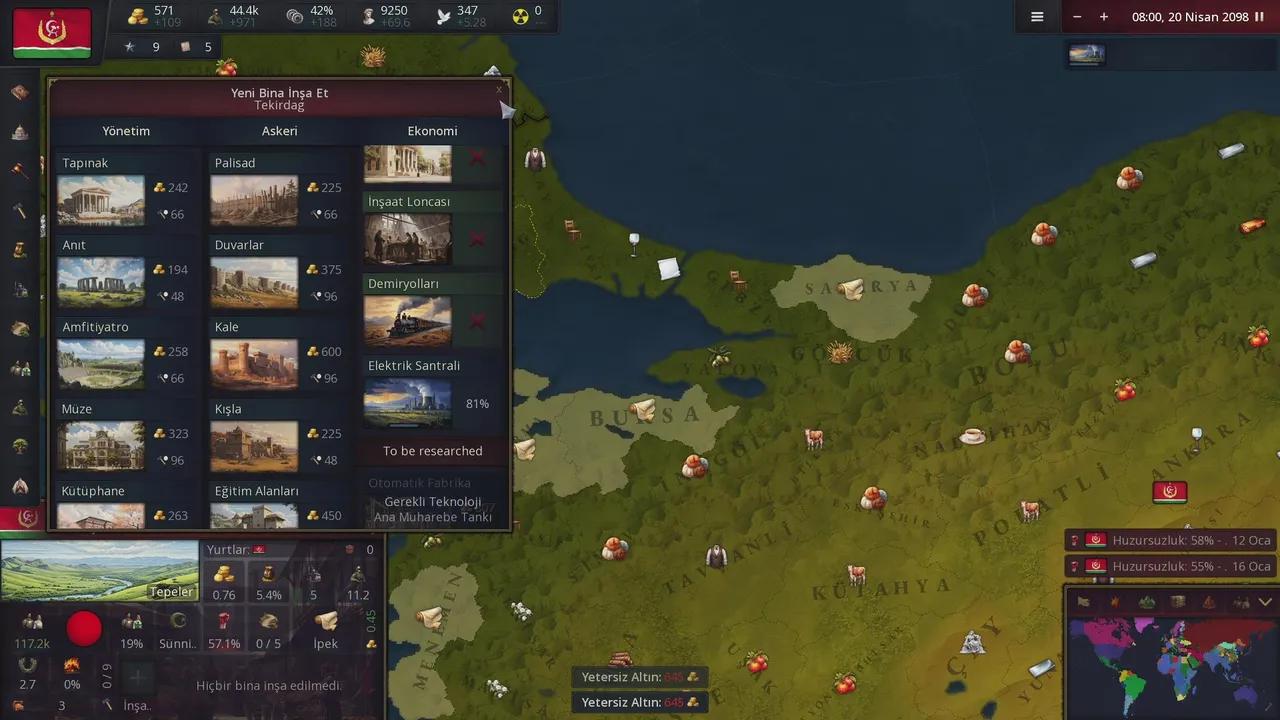
Task: Select the Elektrik Santrali power plant
Action: [x=408, y=403]
